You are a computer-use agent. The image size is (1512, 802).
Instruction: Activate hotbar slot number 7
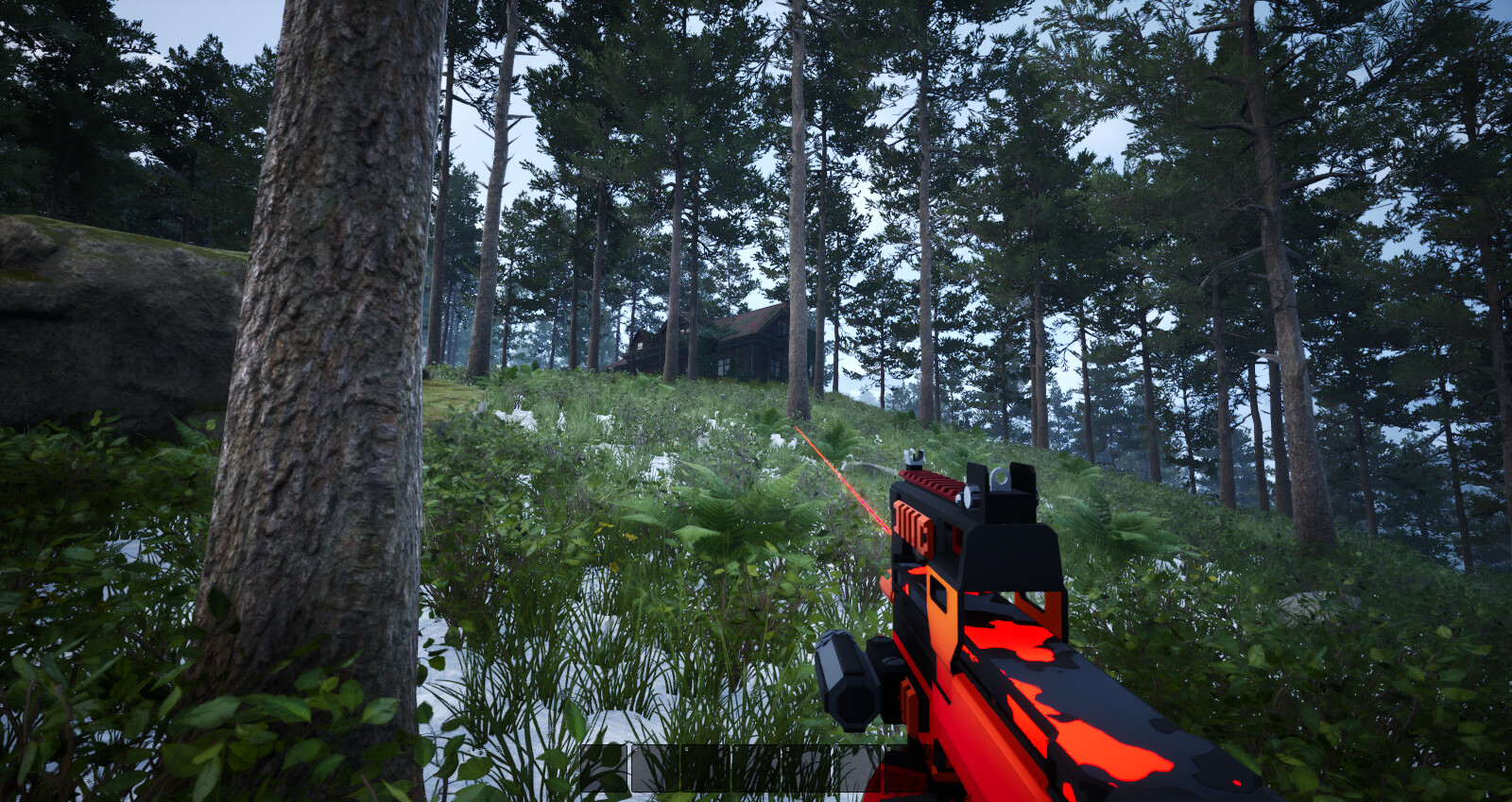pos(756,768)
